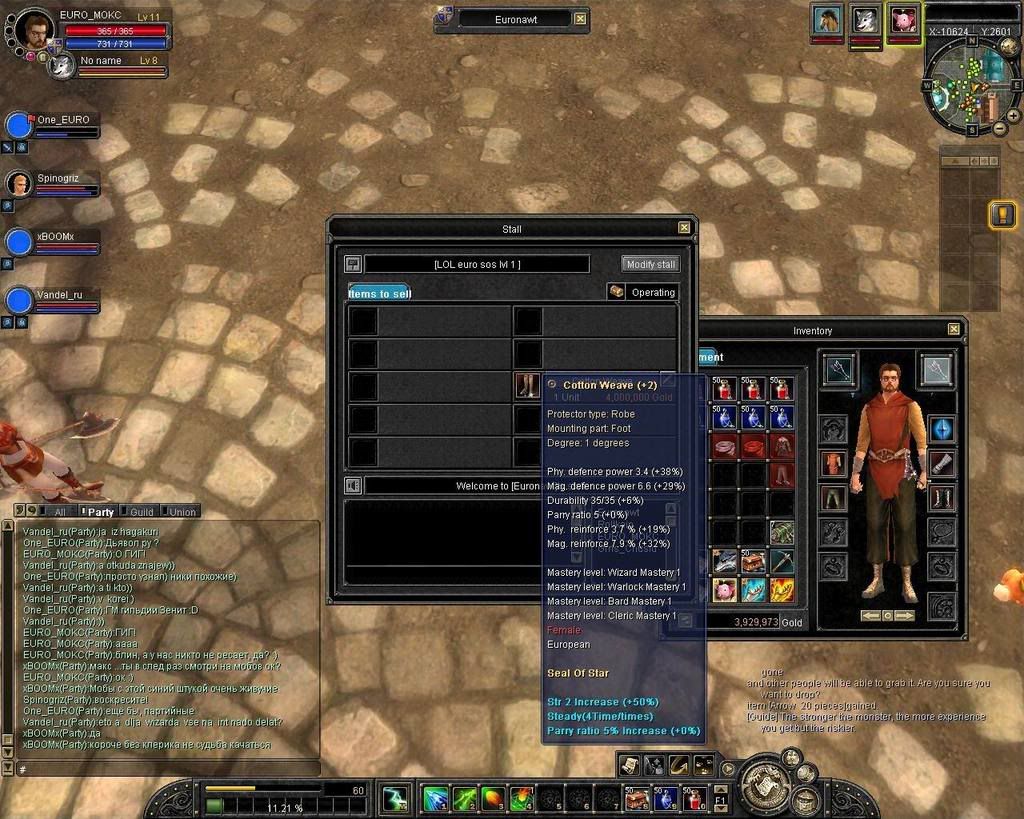Click the Modify stall button

(651, 265)
